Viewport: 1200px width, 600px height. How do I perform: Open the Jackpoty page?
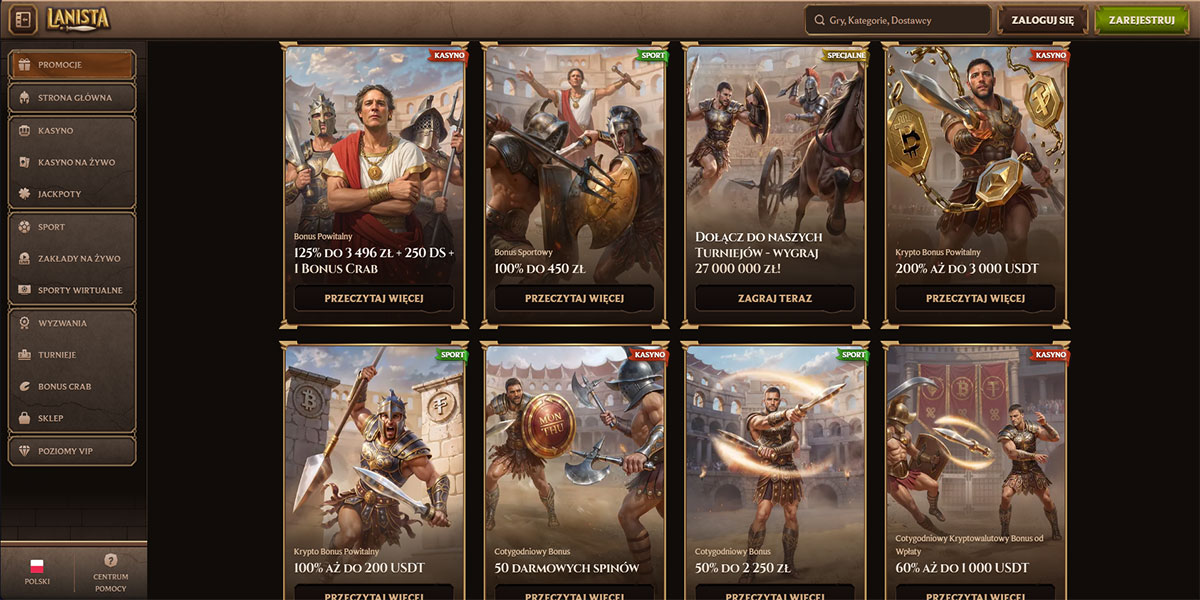[71, 193]
